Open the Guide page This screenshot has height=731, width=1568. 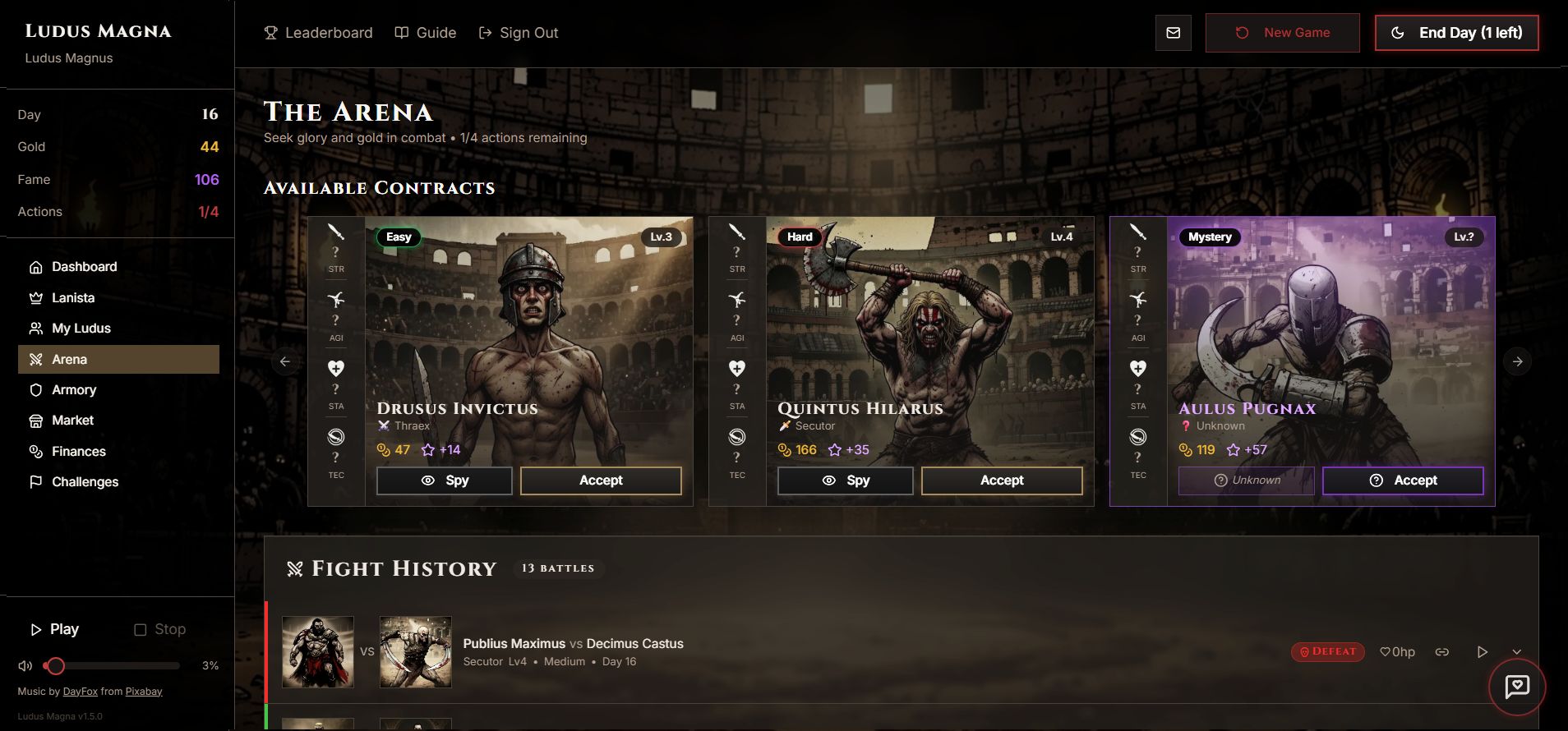point(426,33)
